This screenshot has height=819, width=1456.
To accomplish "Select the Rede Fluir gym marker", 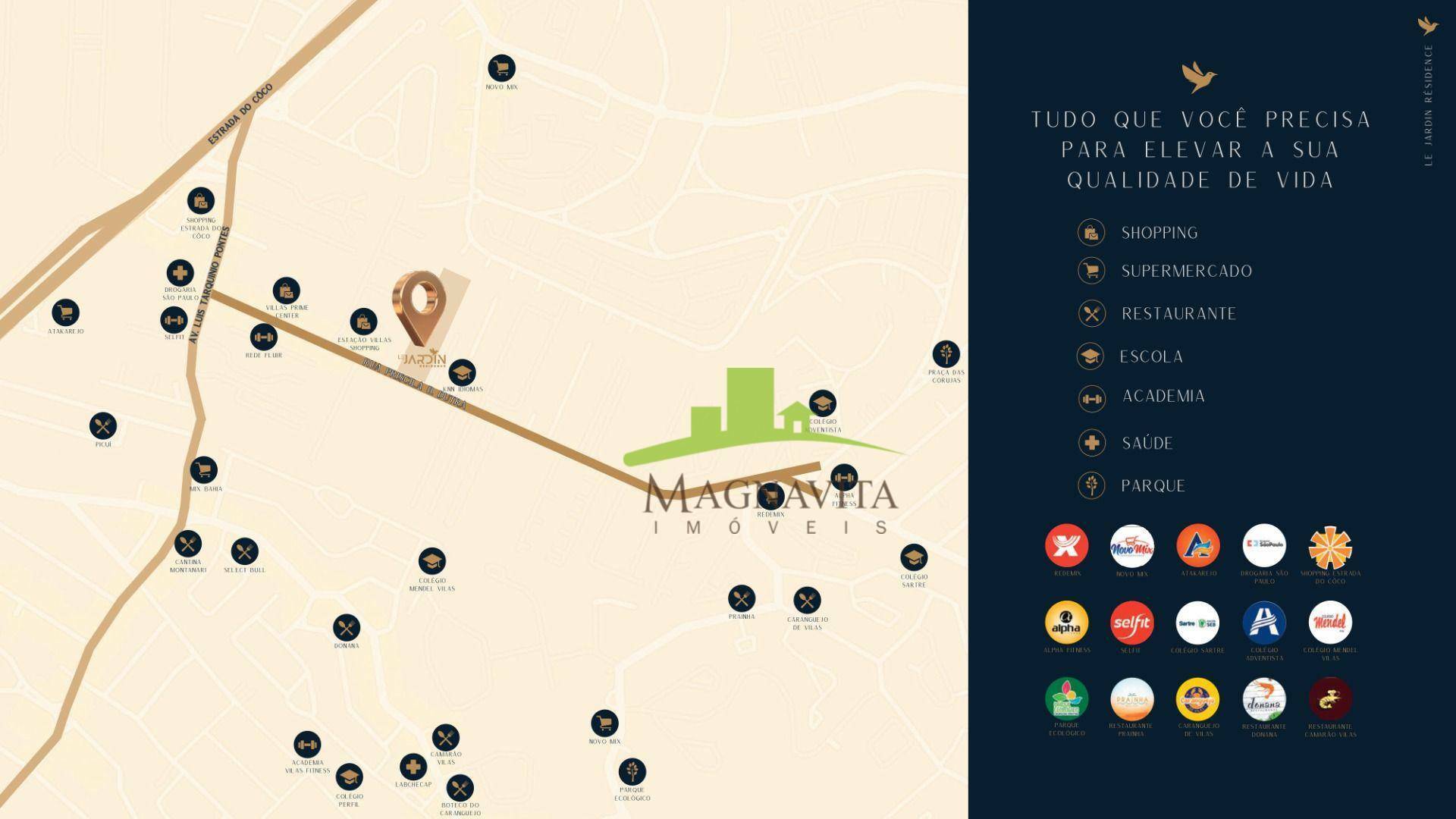I will tap(264, 337).
